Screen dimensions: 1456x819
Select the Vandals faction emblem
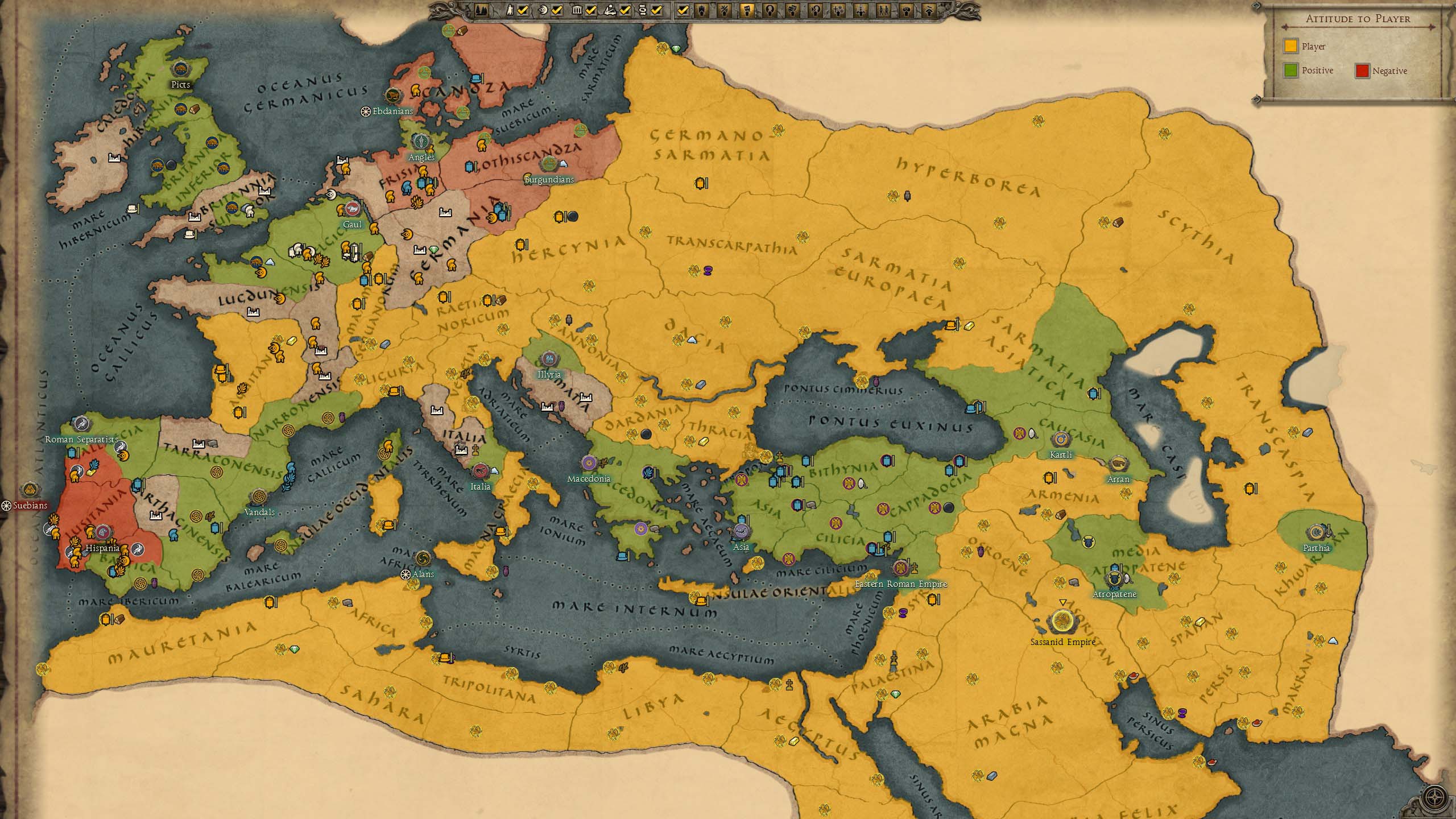click(x=259, y=497)
